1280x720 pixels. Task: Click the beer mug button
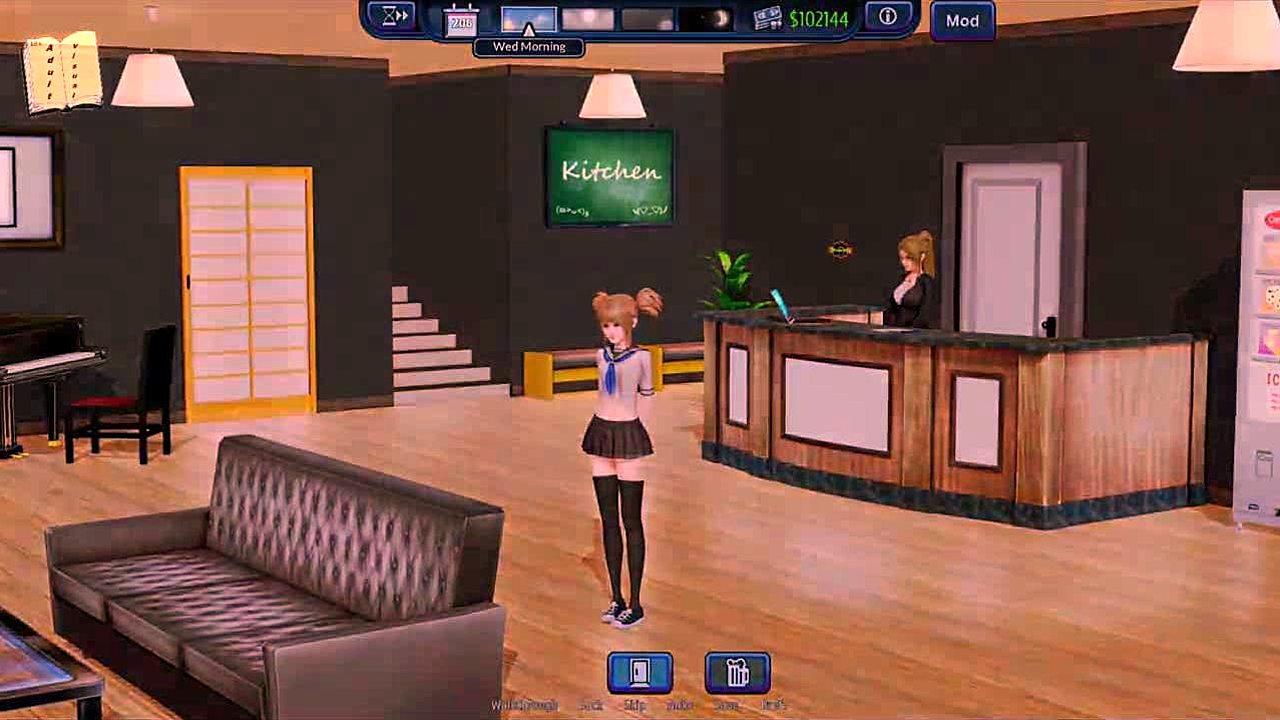coord(737,673)
